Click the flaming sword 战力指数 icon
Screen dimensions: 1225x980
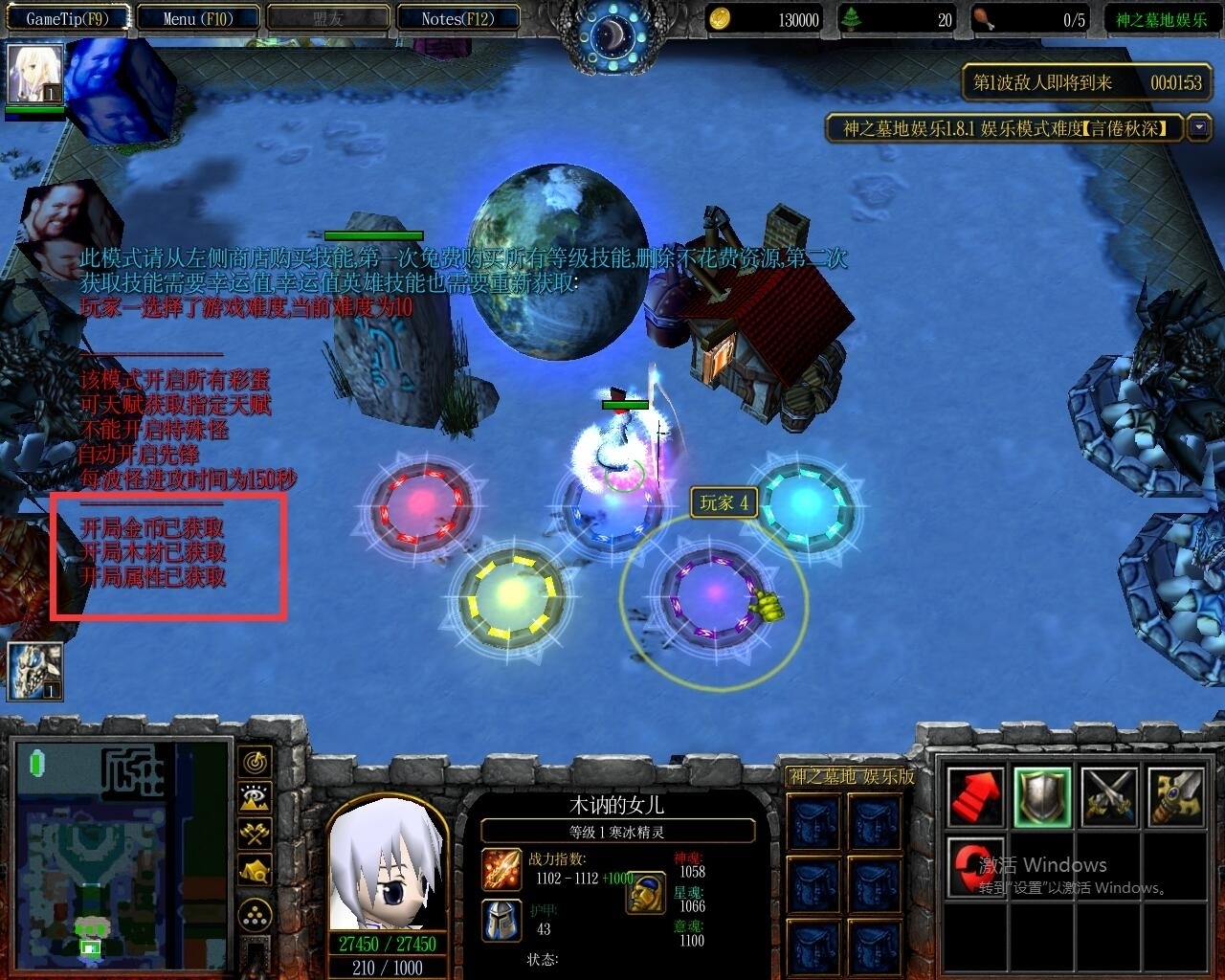pos(501,868)
